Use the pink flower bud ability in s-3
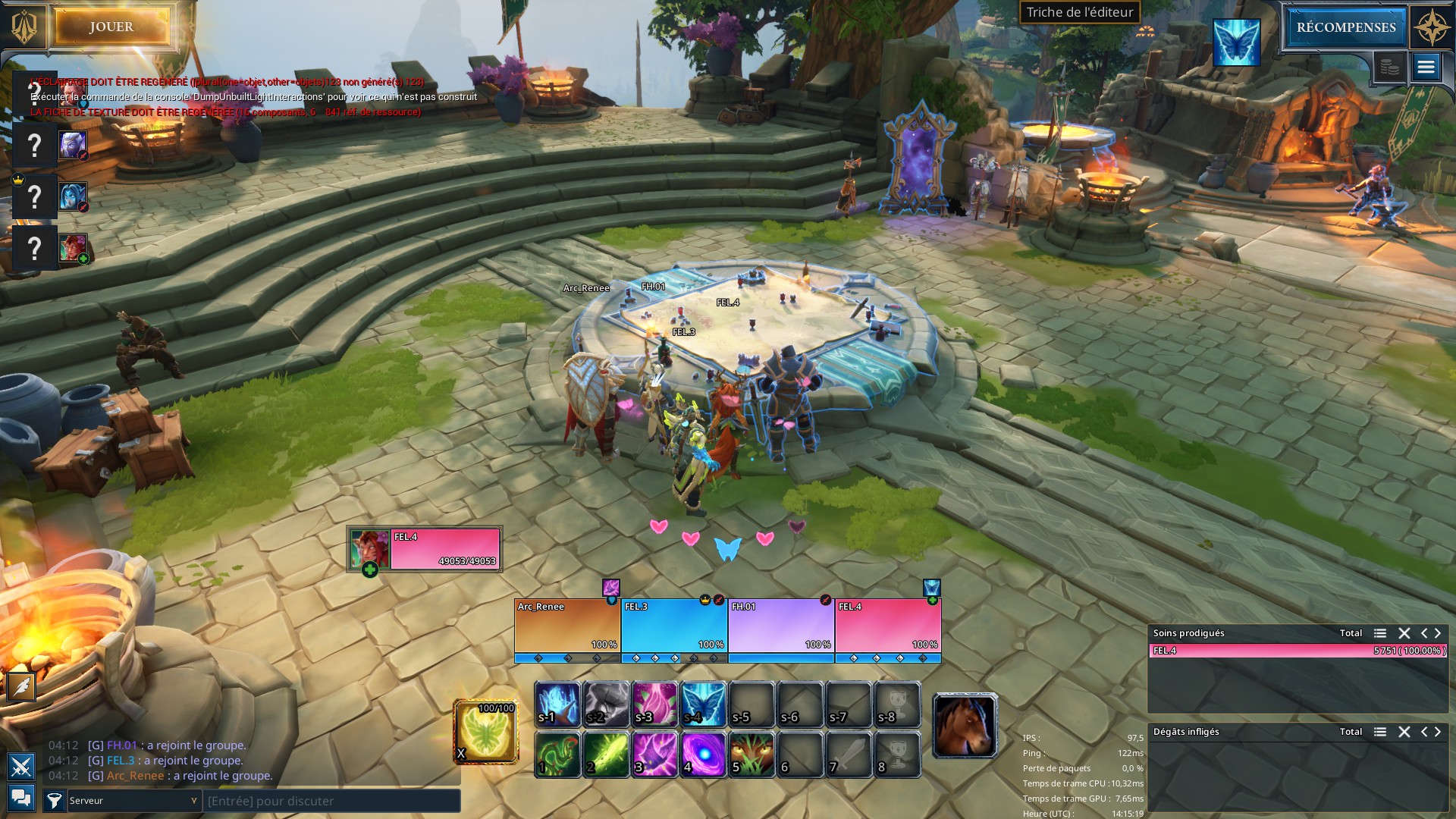This screenshot has width=1456, height=819. pos(655,704)
